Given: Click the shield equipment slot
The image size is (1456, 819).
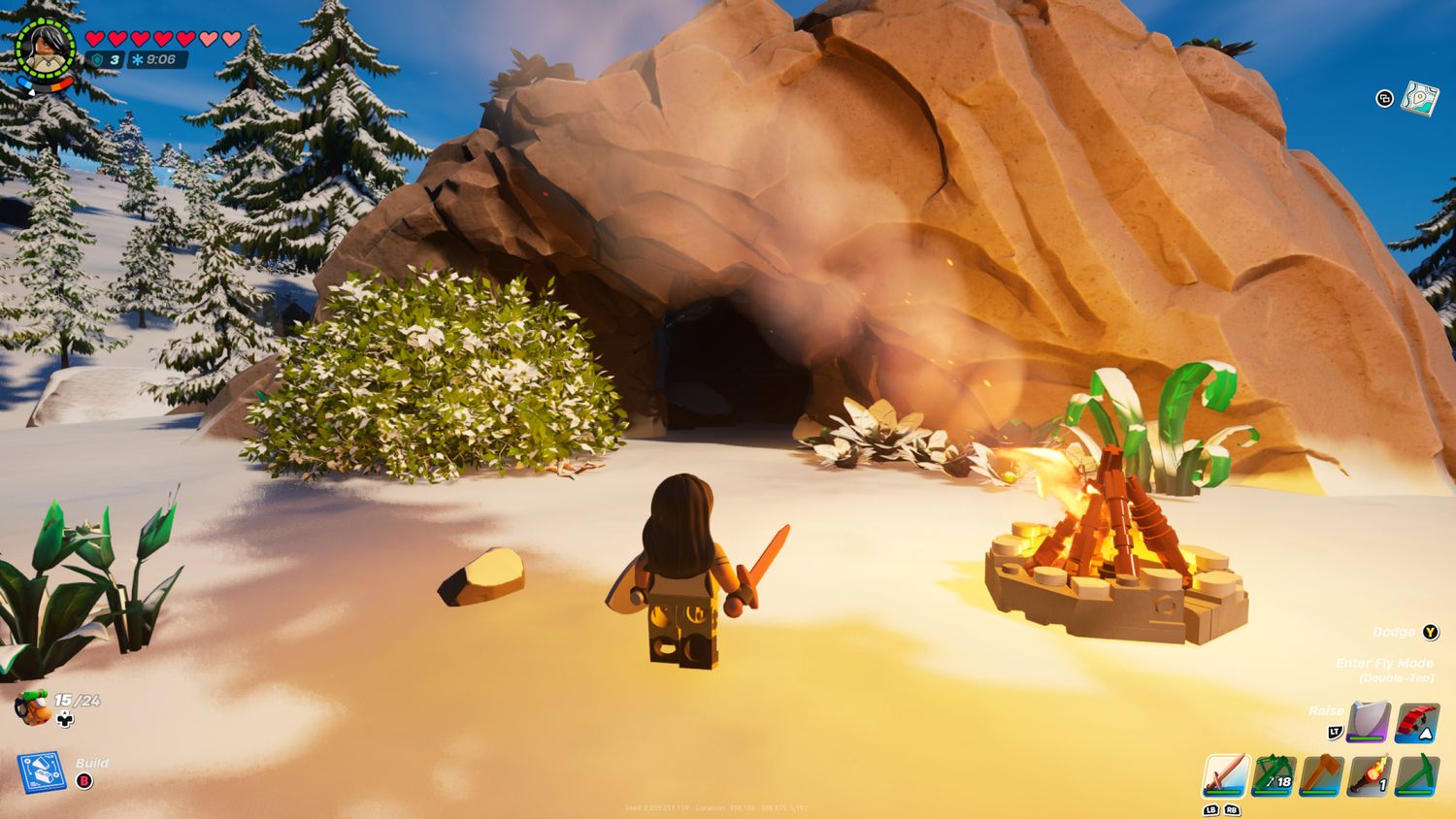Looking at the screenshot, I should [x=1369, y=722].
